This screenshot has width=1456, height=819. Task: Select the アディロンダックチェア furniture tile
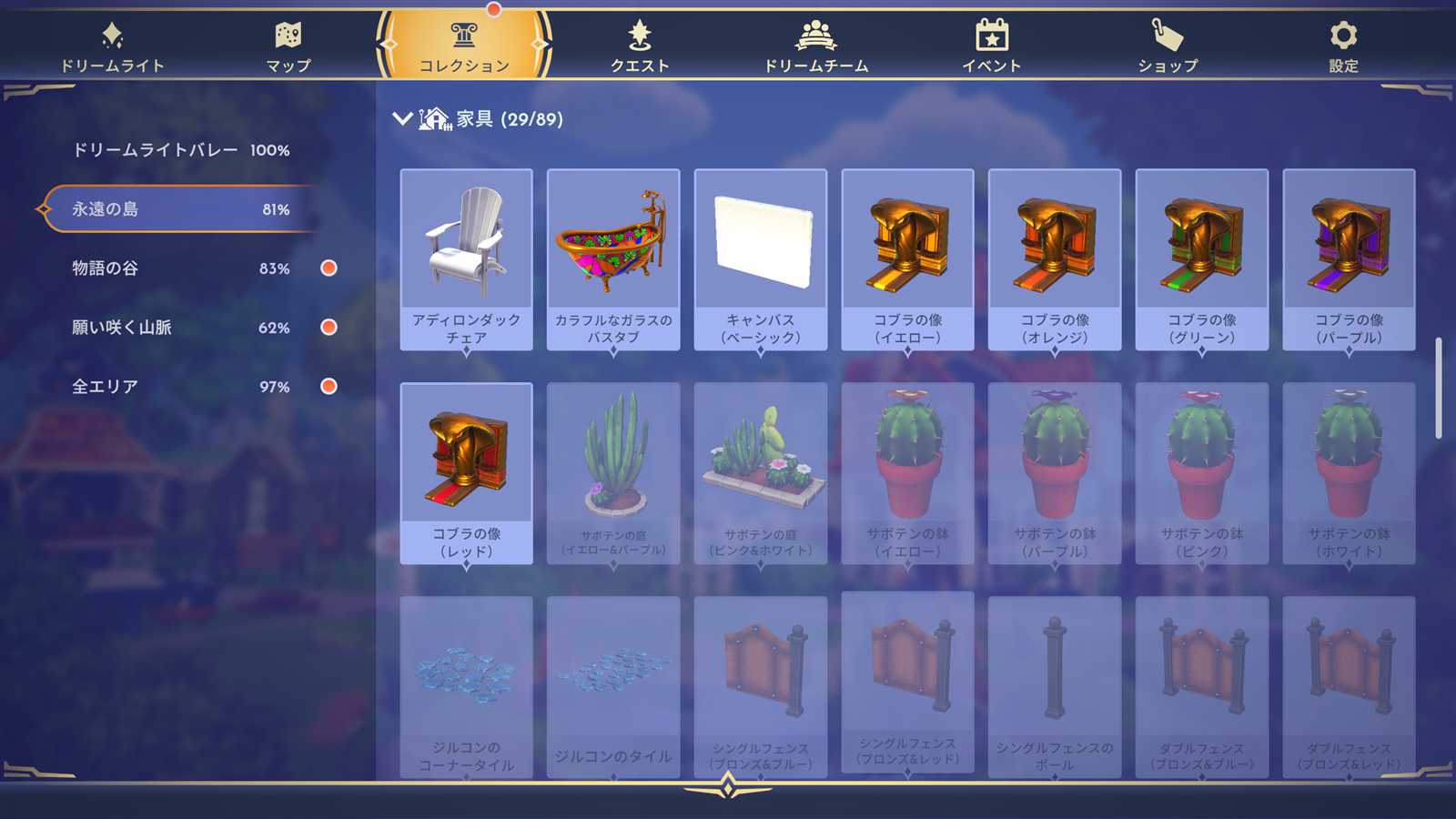tap(466, 259)
